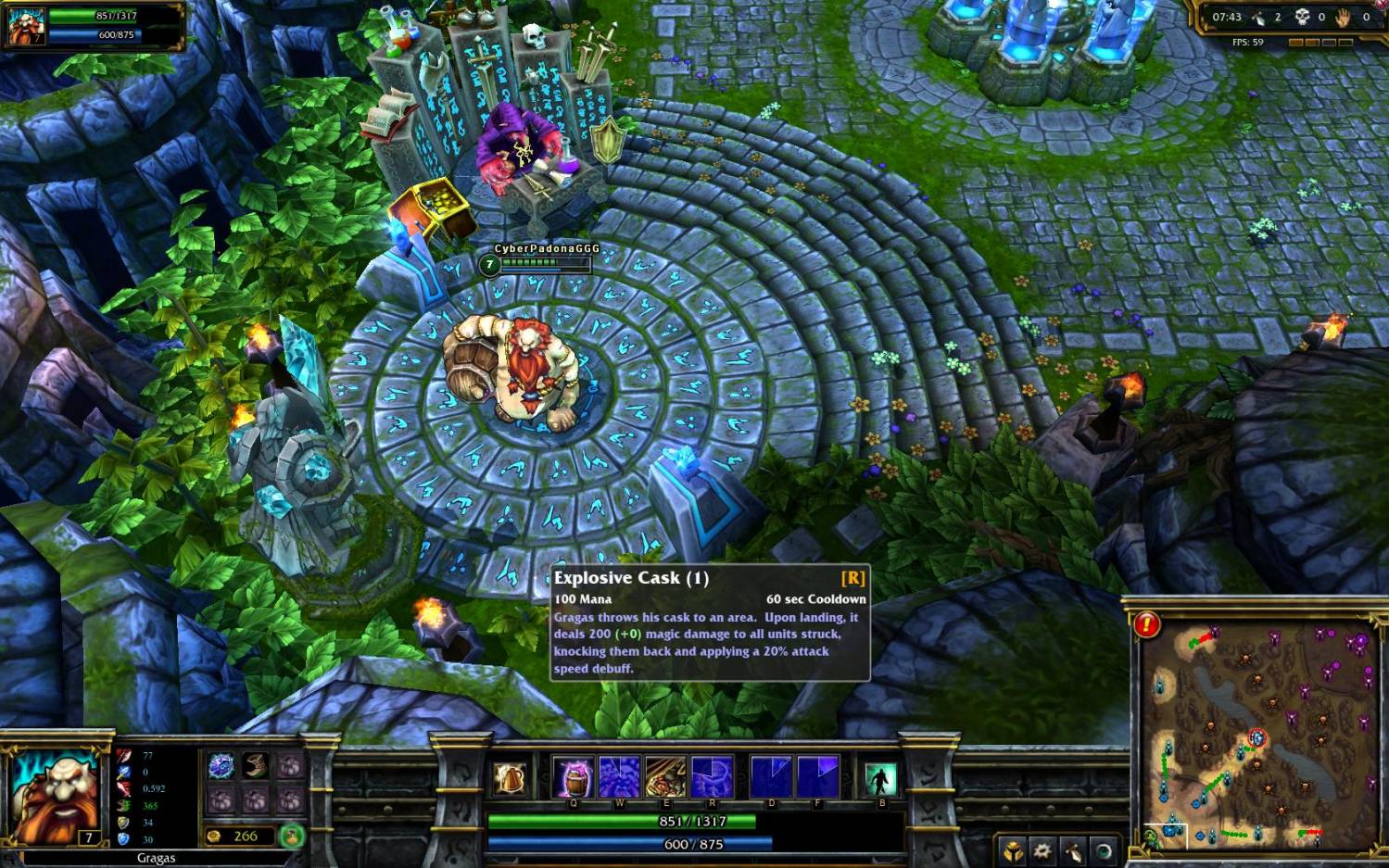The height and width of the screenshot is (868, 1389).
Task: Cast the Drunken Rage ability on W
Action: pyautogui.click(x=619, y=776)
